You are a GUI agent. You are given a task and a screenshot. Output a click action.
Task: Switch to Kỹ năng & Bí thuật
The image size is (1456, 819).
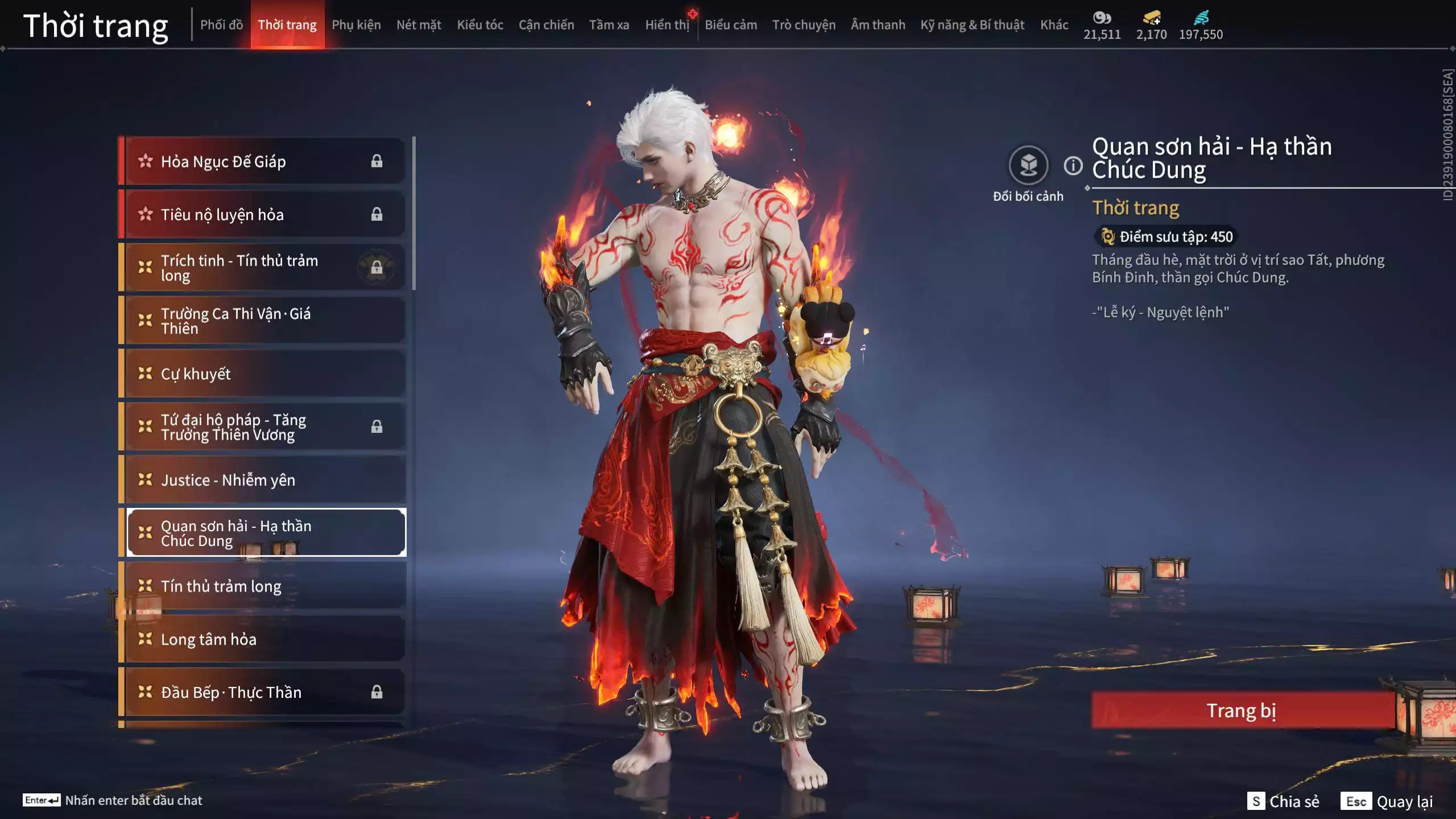pyautogui.click(x=972, y=25)
